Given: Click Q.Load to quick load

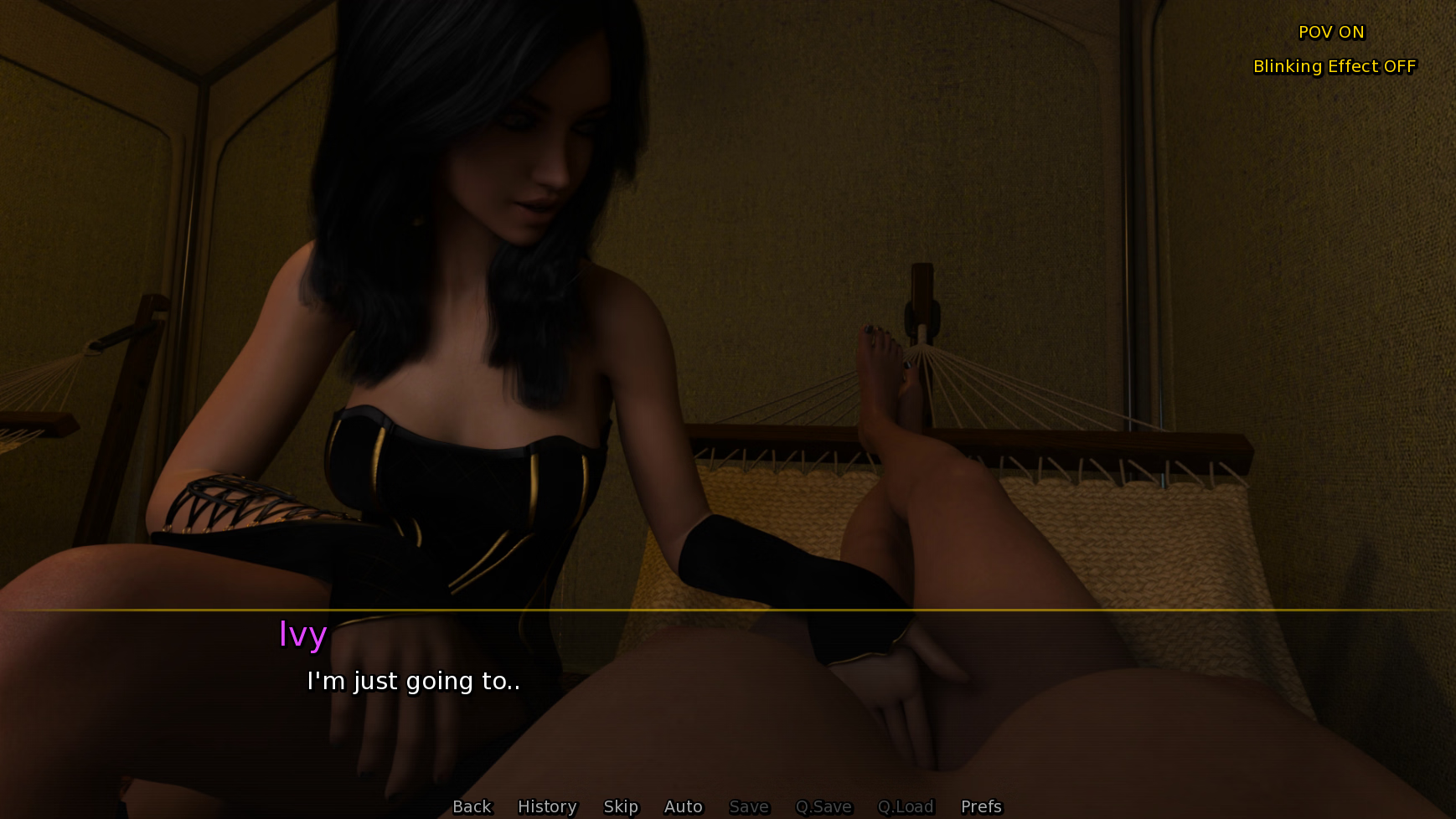Looking at the screenshot, I should coord(905,806).
